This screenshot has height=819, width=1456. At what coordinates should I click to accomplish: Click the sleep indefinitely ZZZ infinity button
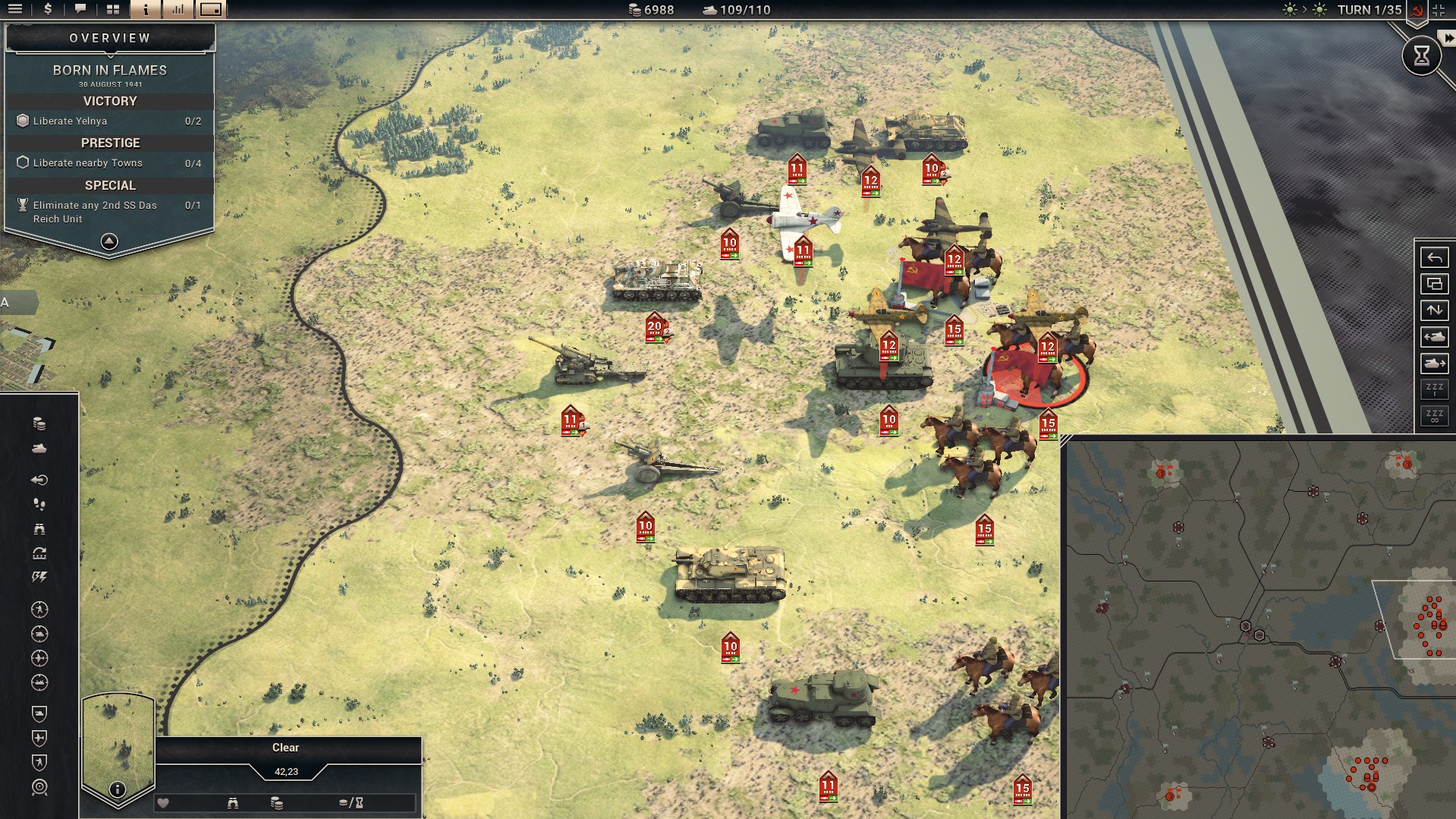point(1434,416)
